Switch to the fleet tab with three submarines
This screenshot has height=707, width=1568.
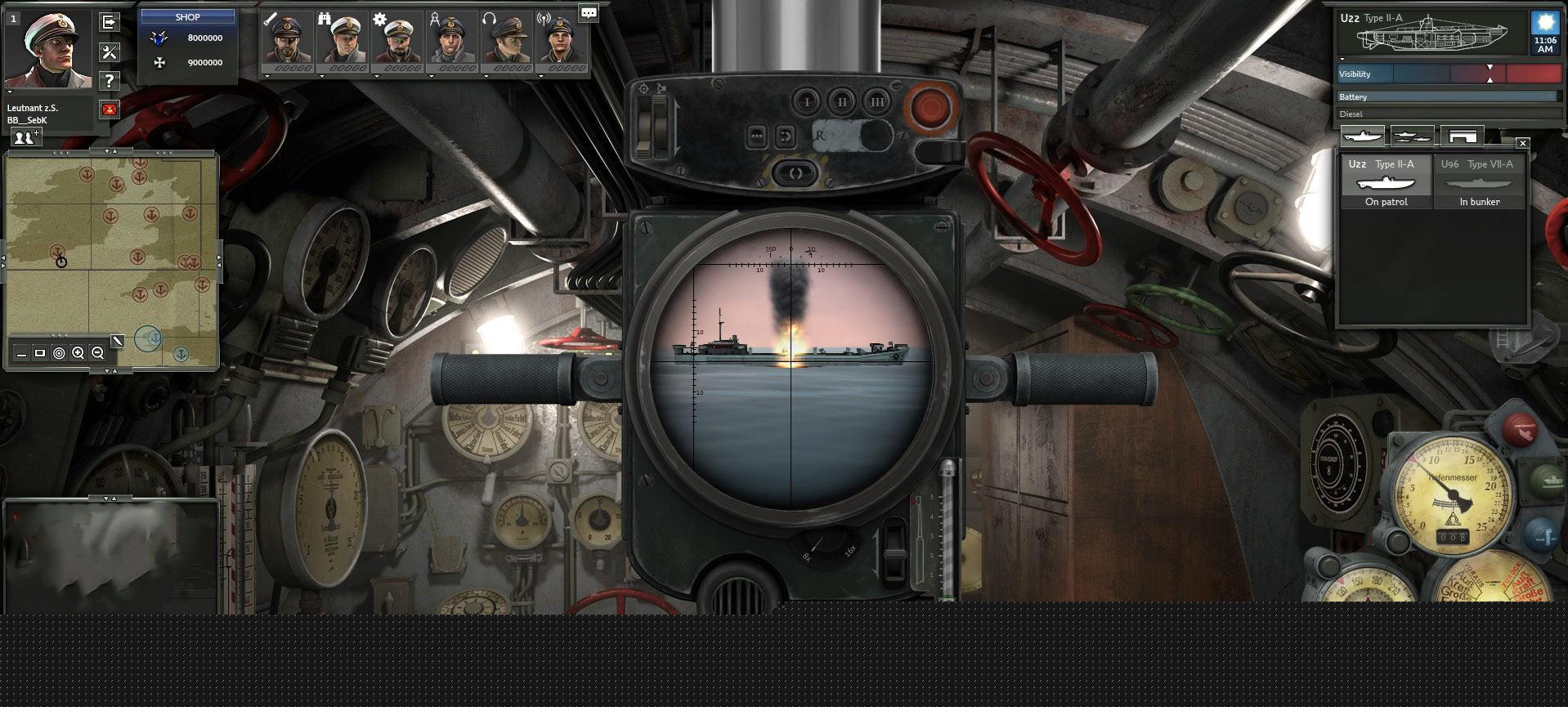[1412, 136]
